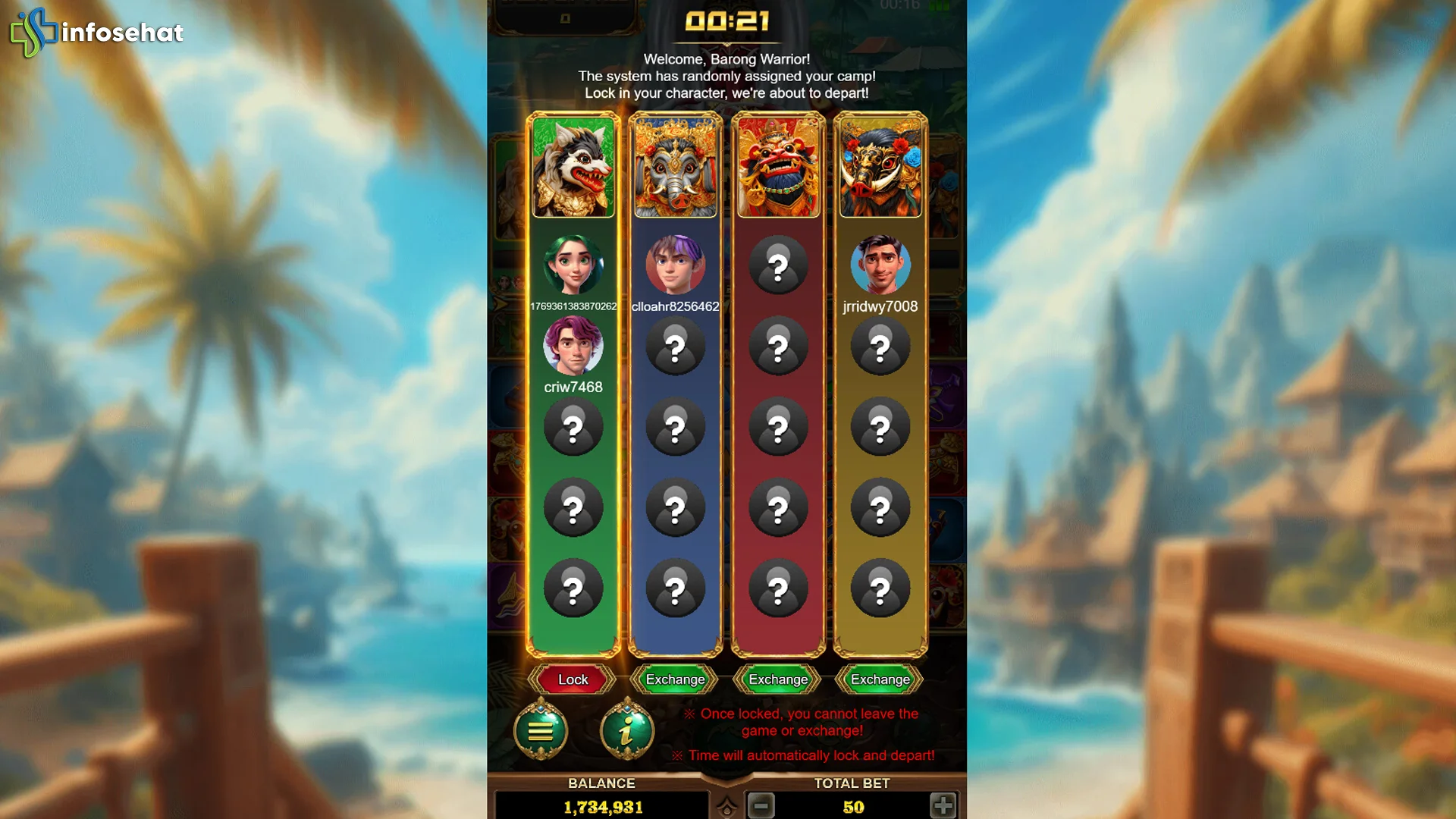1456x819 pixels.
Task: Select the blue camp elephant totem emblem
Action: coord(675,166)
